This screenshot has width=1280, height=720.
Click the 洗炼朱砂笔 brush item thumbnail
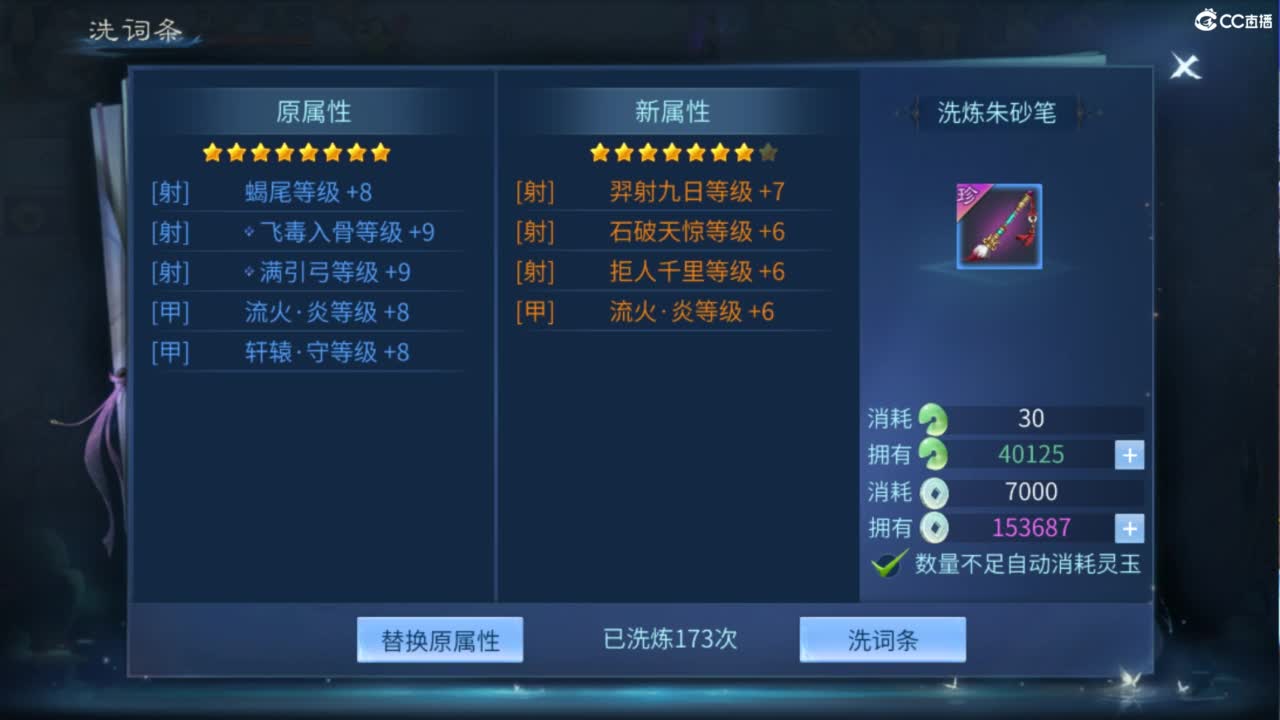coord(997,226)
